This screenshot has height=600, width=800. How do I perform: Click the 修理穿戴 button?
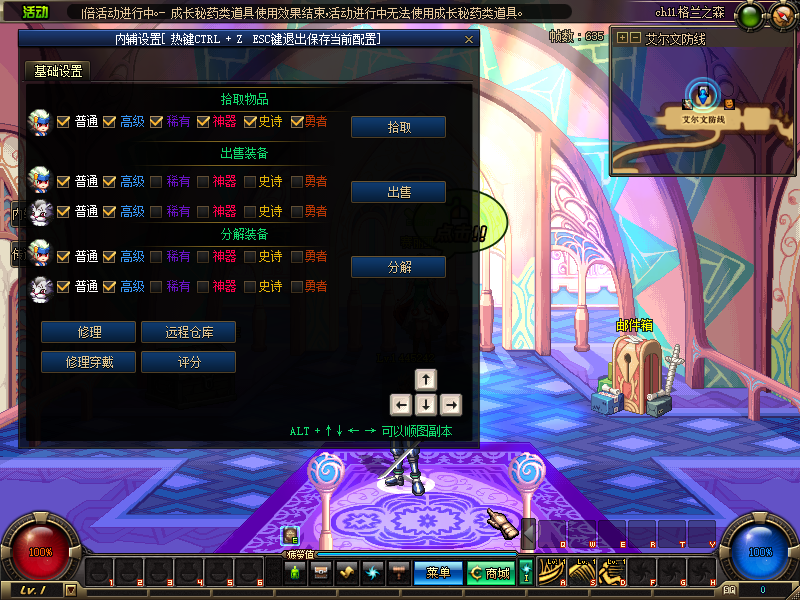pos(89,362)
